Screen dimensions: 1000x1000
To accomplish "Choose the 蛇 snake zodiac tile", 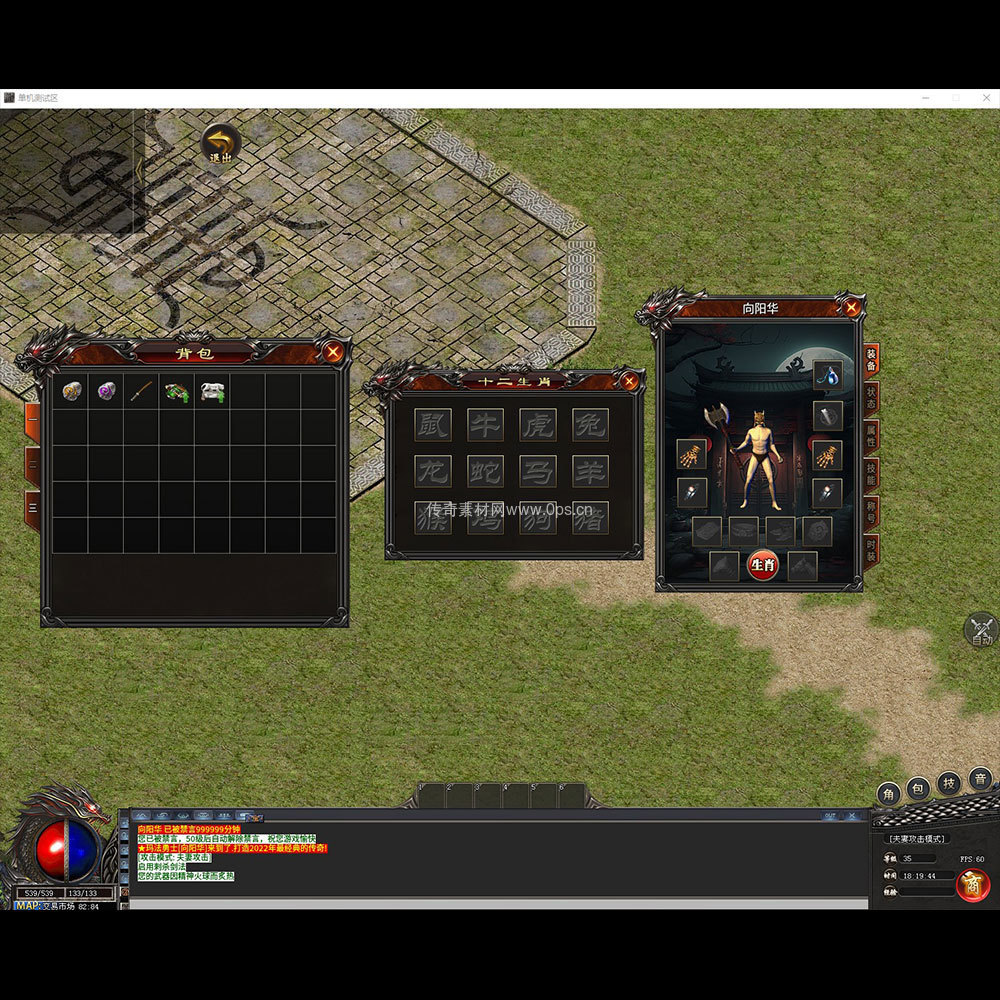I will click(x=485, y=470).
